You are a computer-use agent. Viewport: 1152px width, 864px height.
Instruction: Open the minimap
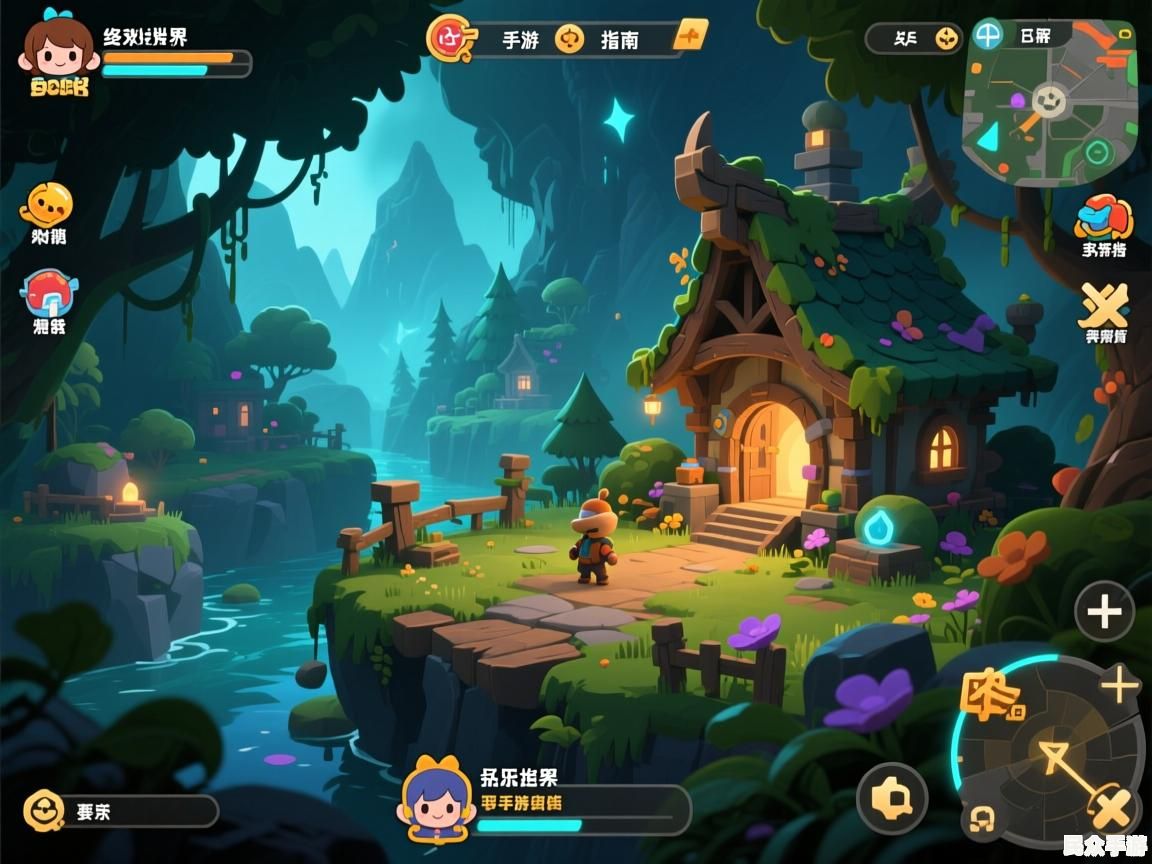(x=1050, y=108)
